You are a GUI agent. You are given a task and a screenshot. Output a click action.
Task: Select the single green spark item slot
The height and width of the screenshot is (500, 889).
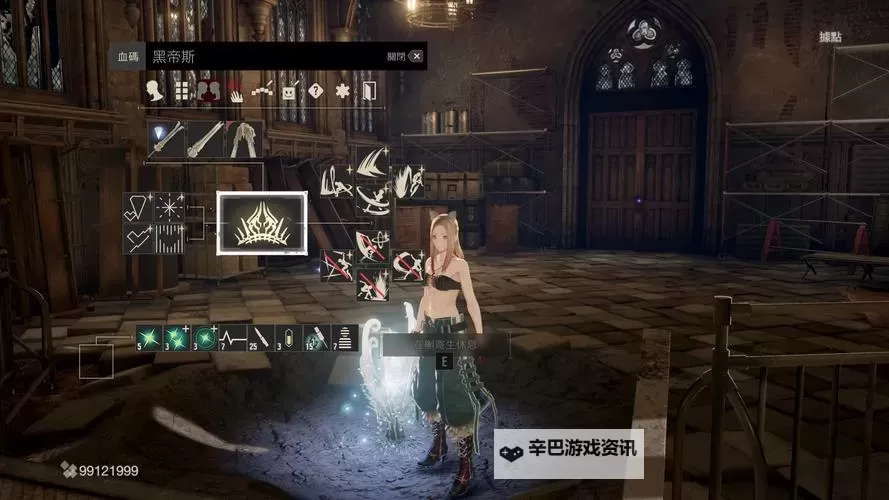click(x=149, y=337)
